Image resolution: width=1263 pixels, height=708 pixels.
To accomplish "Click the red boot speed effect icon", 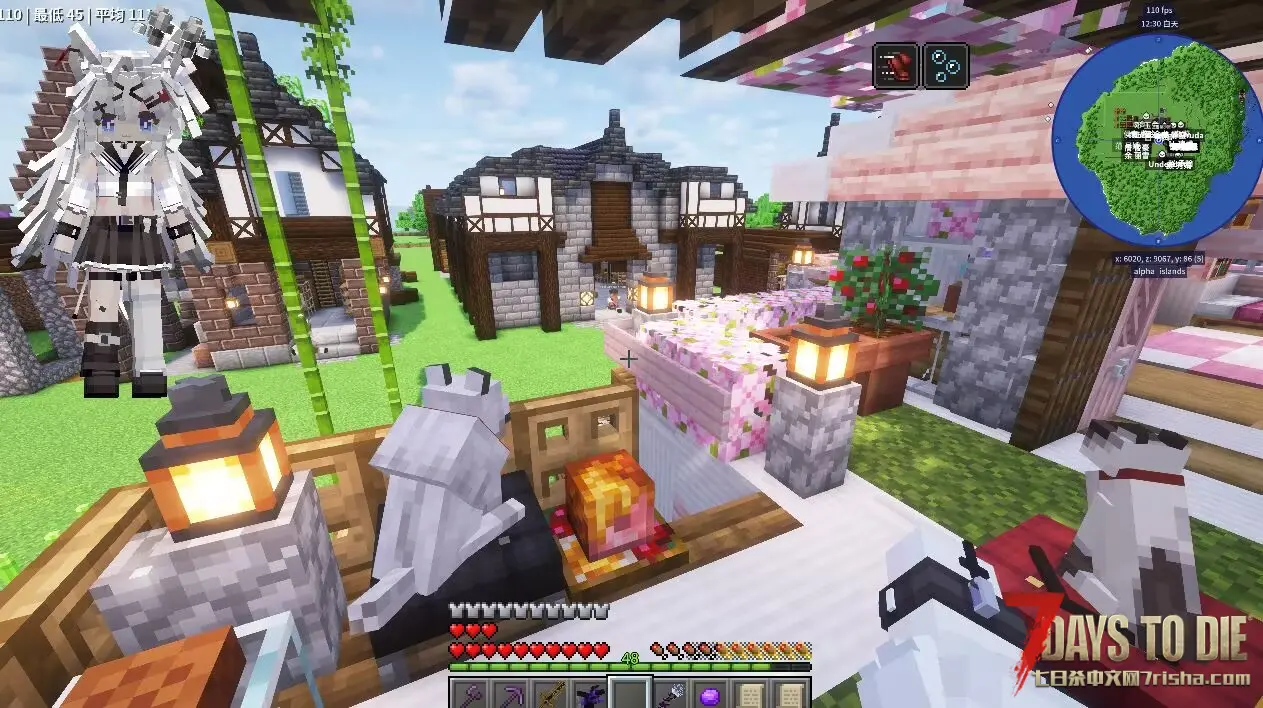I will 895,67.
